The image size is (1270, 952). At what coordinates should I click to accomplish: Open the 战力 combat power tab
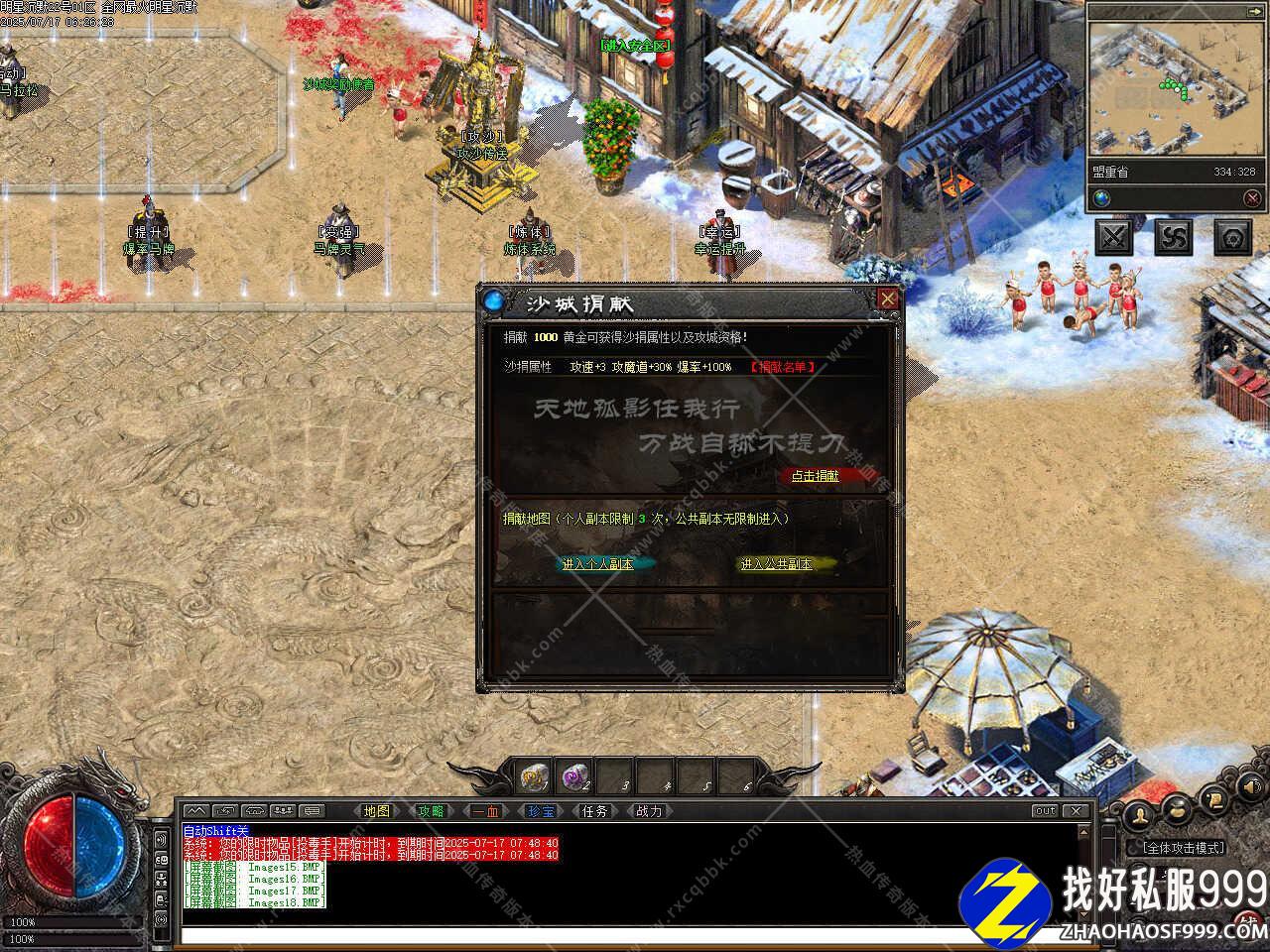coord(649,811)
